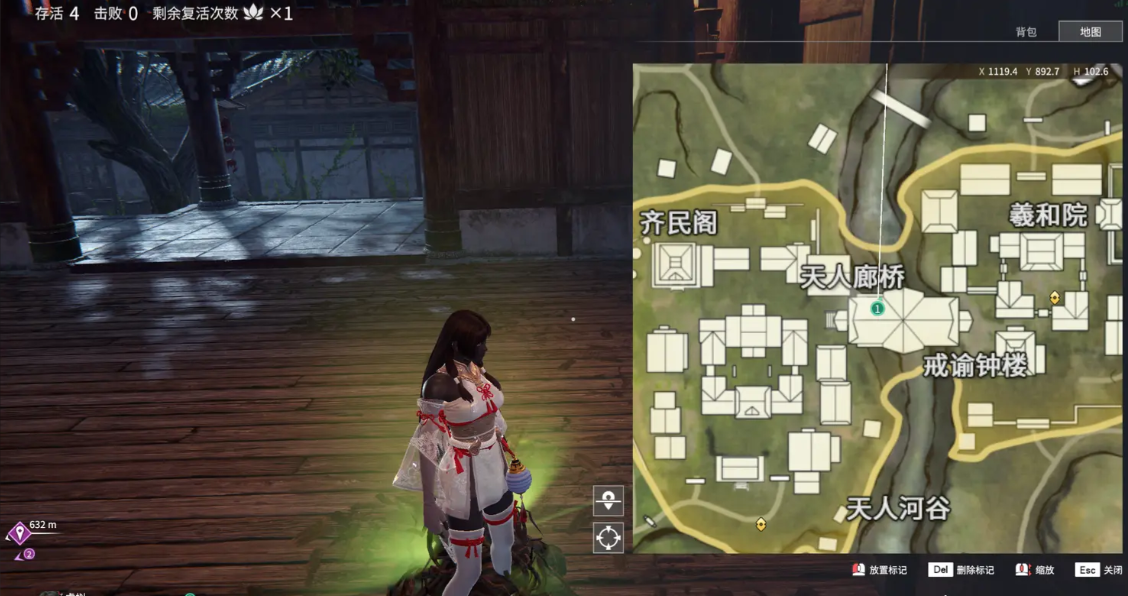Select the 齐民阁 location on the map
The image size is (1128, 596).
click(x=680, y=222)
